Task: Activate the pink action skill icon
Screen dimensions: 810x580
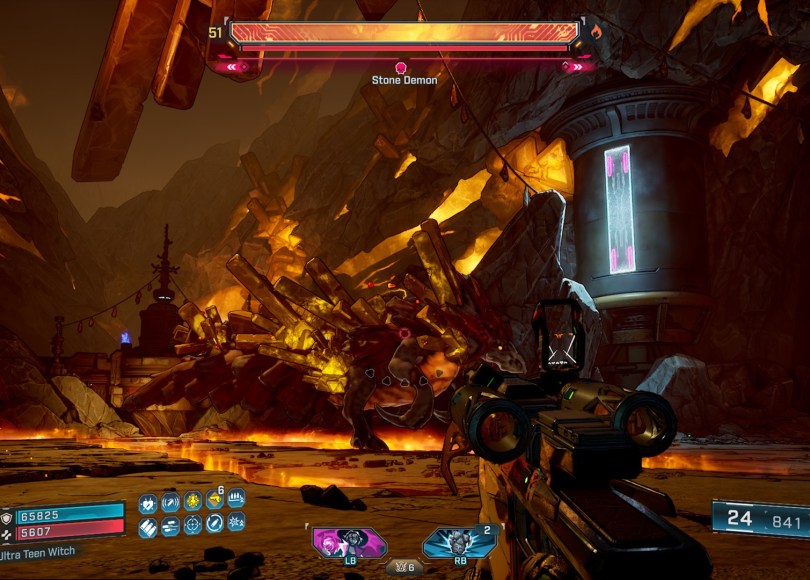Action: 346,541
